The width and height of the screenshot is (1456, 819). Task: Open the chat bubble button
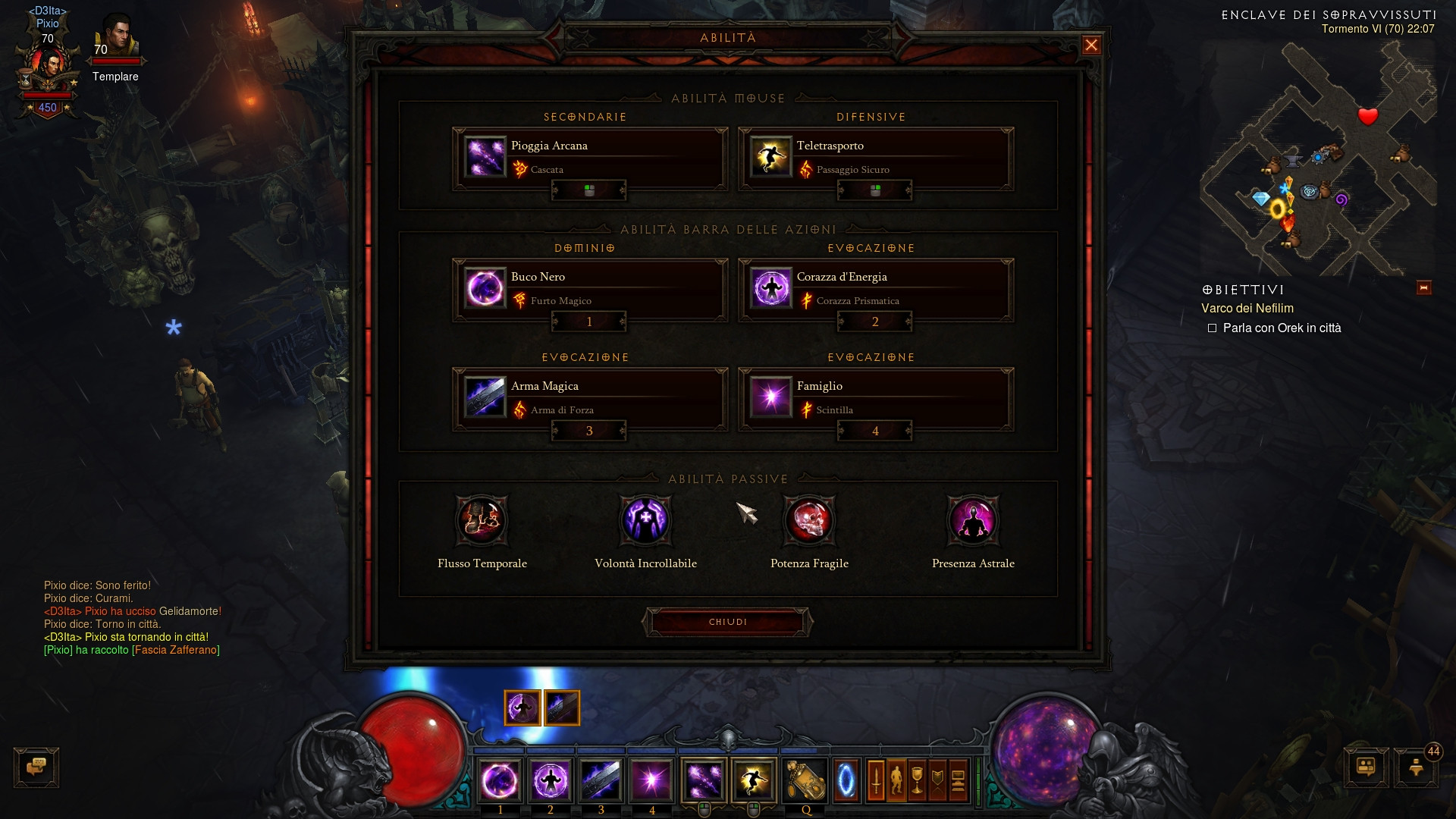click(x=36, y=767)
